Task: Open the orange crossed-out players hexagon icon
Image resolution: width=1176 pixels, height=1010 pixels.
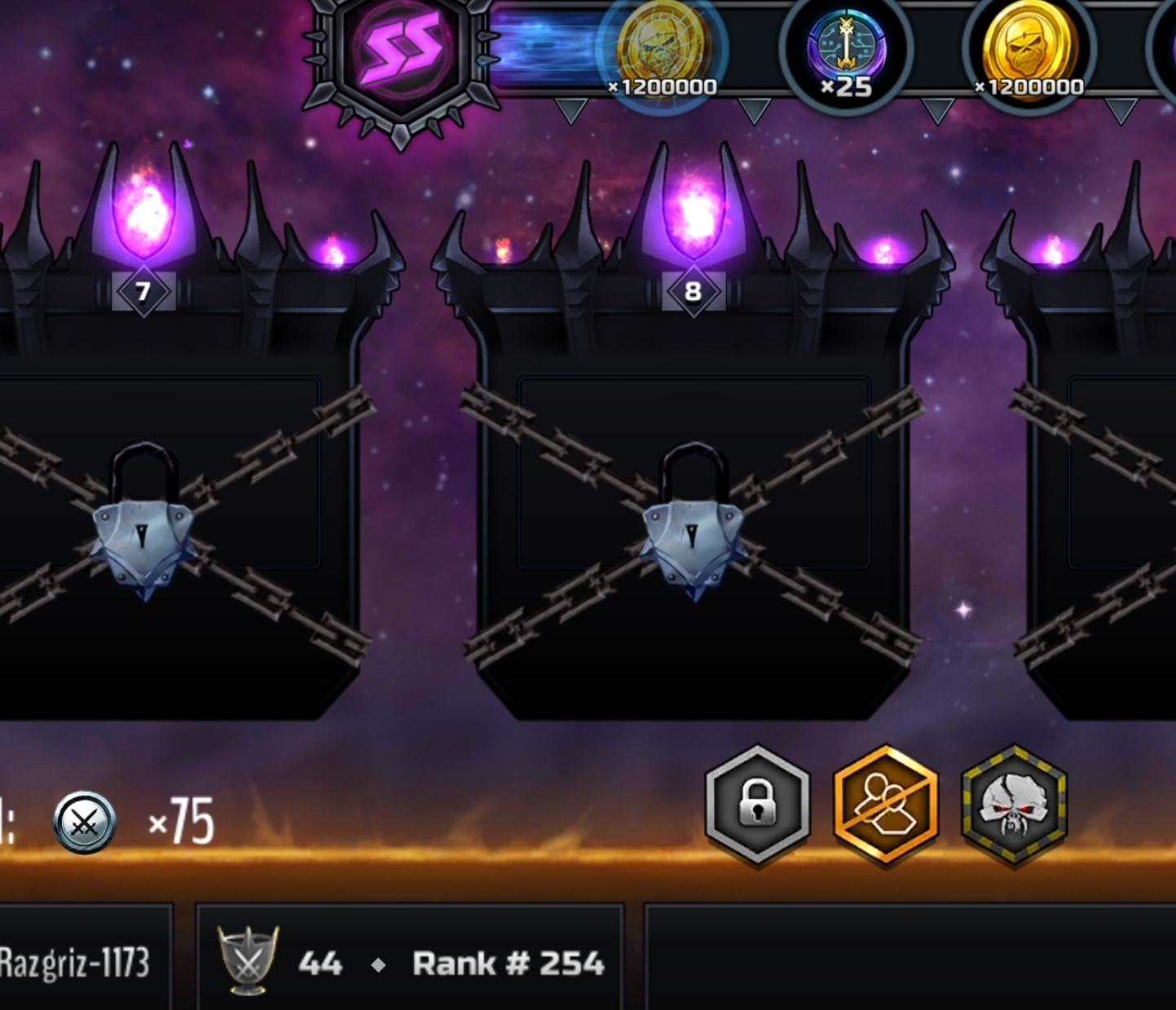Action: pos(886,804)
